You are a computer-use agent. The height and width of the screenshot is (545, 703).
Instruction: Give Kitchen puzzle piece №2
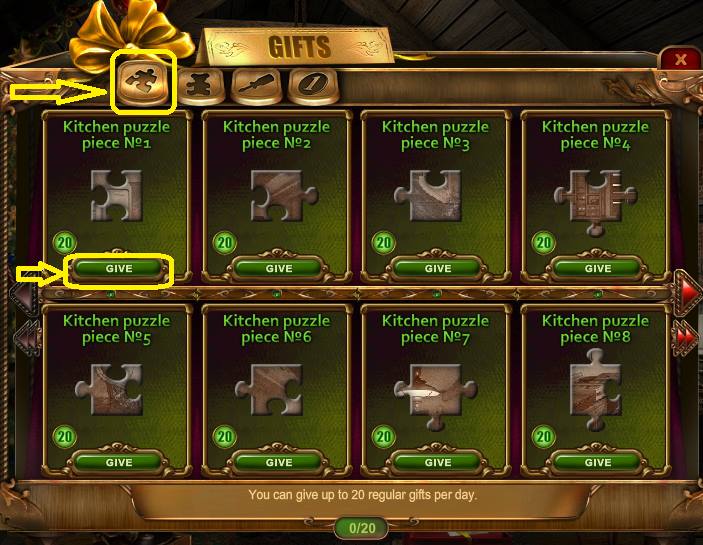click(279, 268)
